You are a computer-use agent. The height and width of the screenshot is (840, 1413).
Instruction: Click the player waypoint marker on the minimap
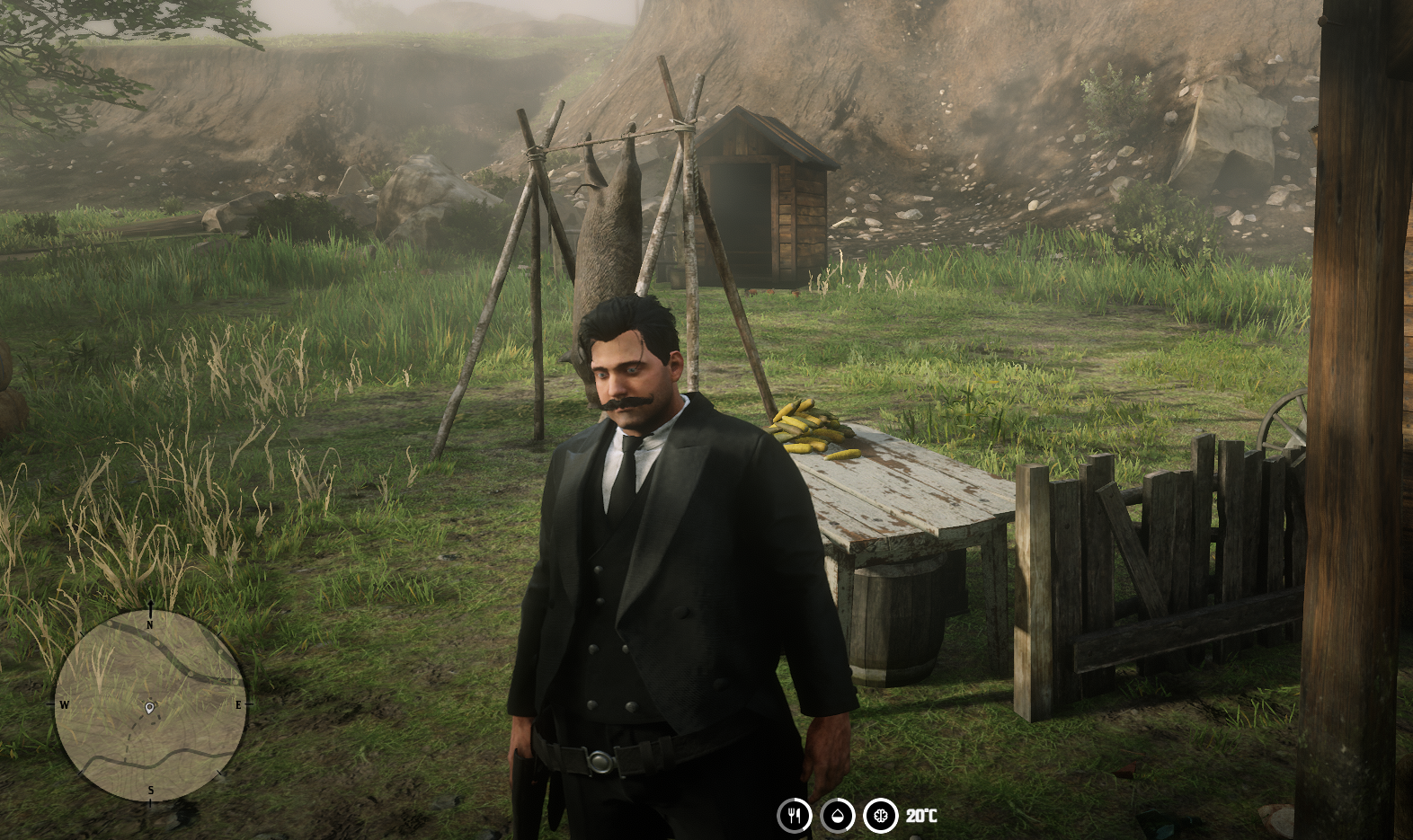[x=149, y=708]
